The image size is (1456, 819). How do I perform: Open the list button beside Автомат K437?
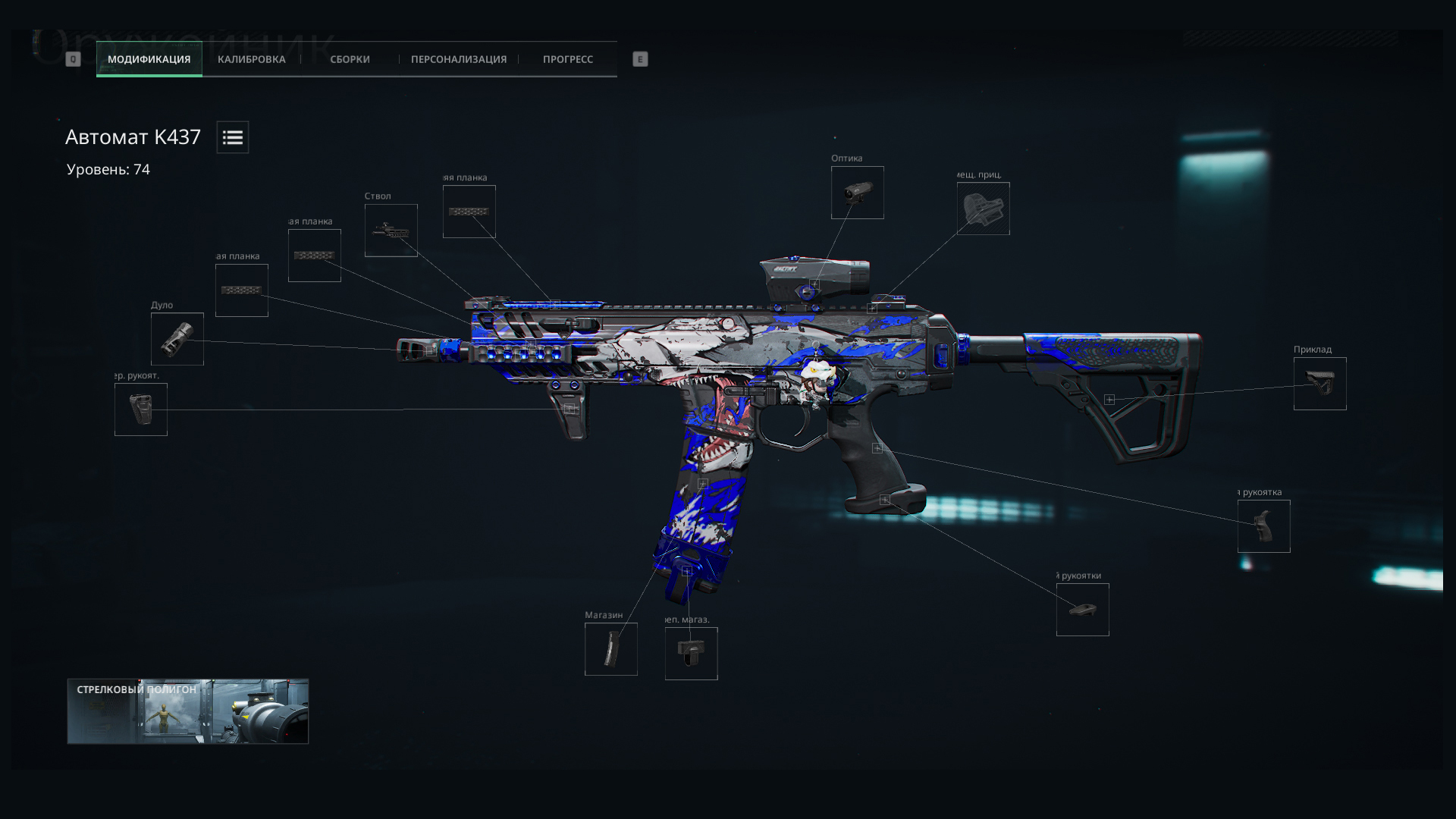232,137
